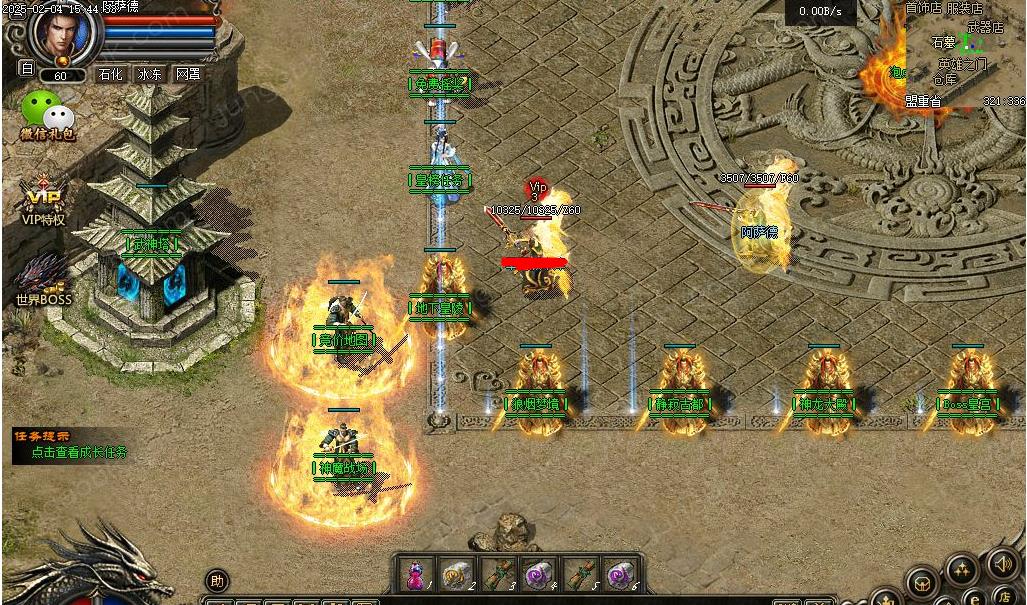Click the small 白 button beside portrait

[x=27, y=69]
